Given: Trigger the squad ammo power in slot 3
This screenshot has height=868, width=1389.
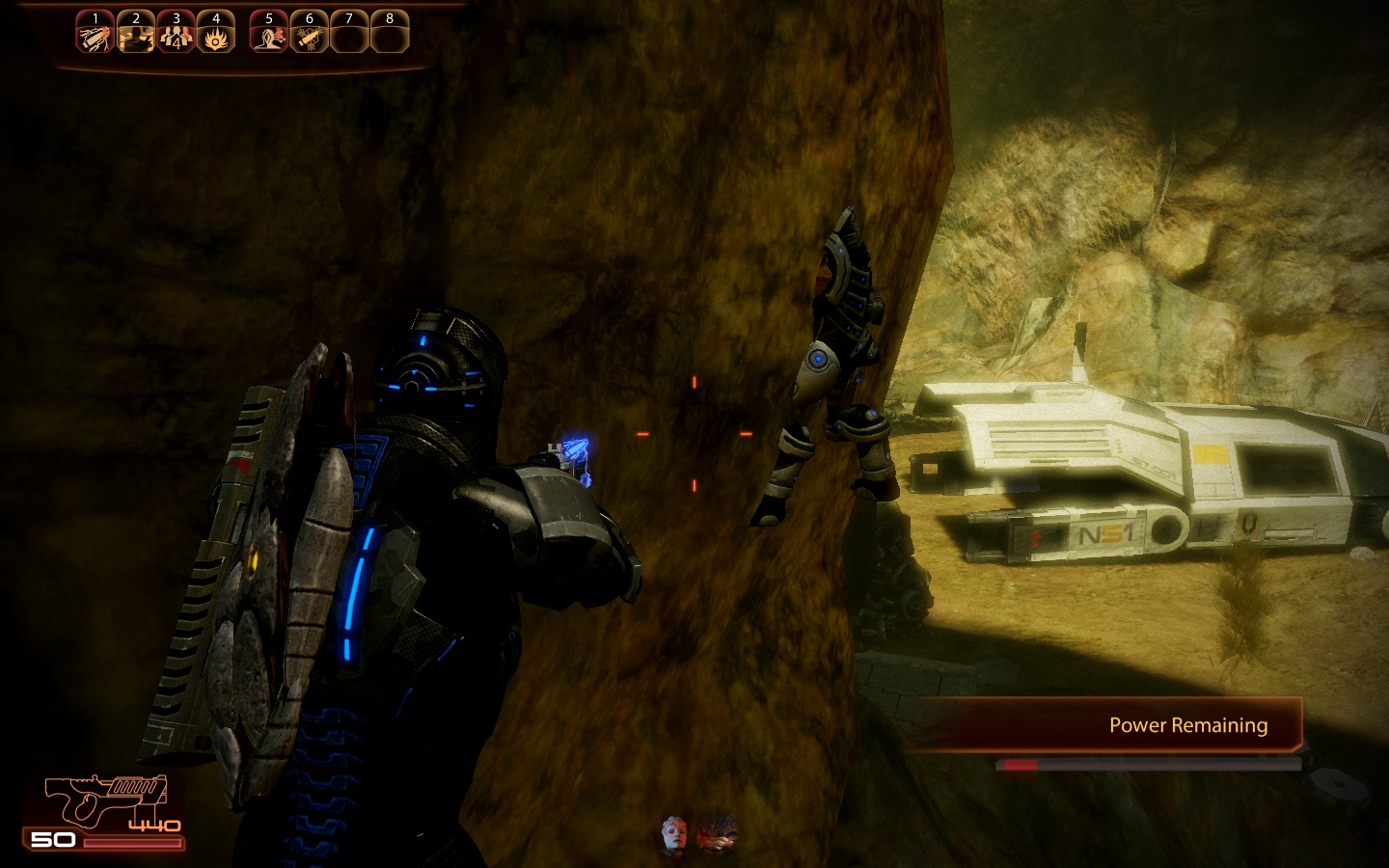Looking at the screenshot, I should tap(176, 37).
